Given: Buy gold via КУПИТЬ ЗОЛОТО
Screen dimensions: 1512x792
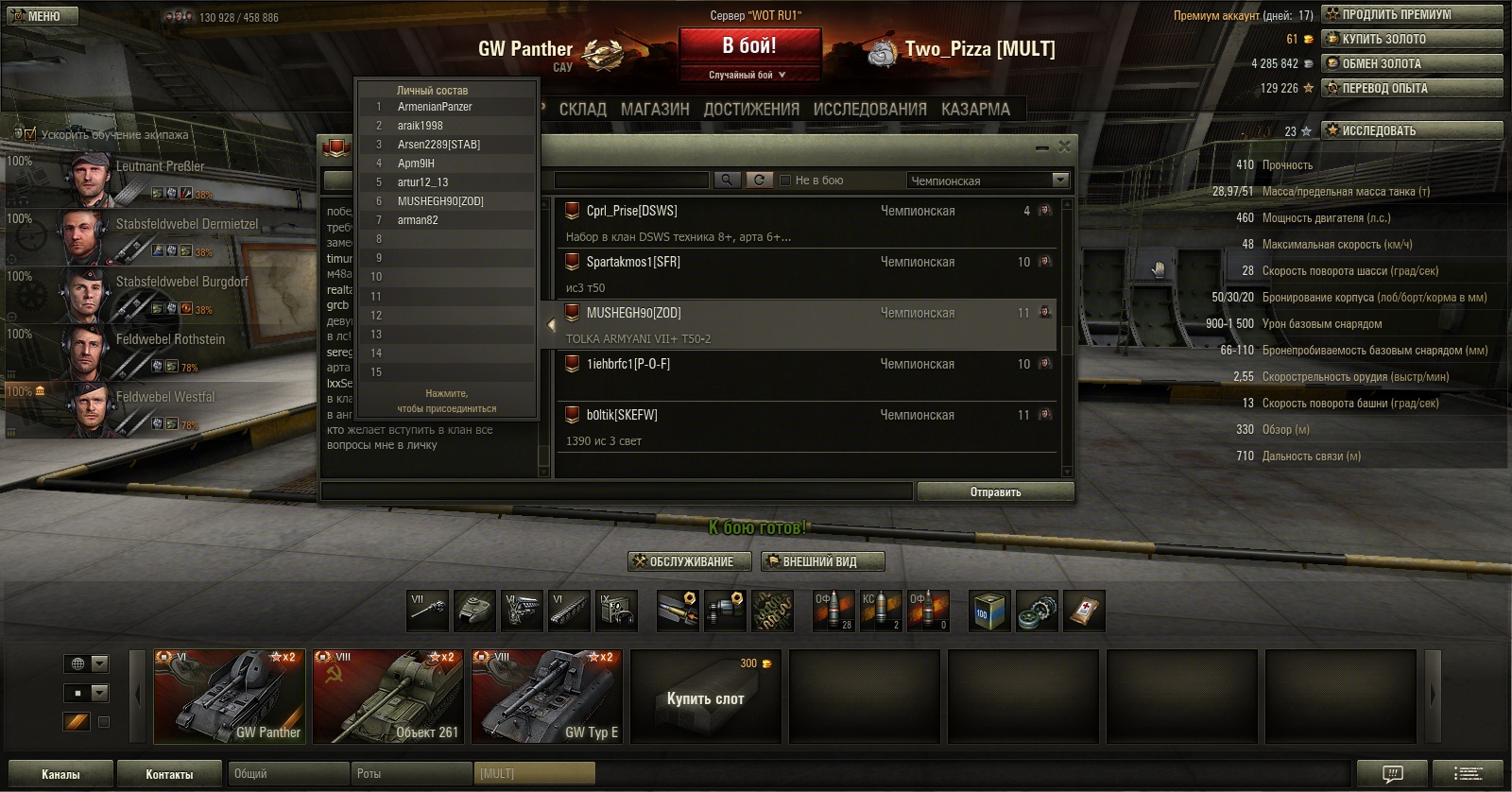Looking at the screenshot, I should 1412,39.
